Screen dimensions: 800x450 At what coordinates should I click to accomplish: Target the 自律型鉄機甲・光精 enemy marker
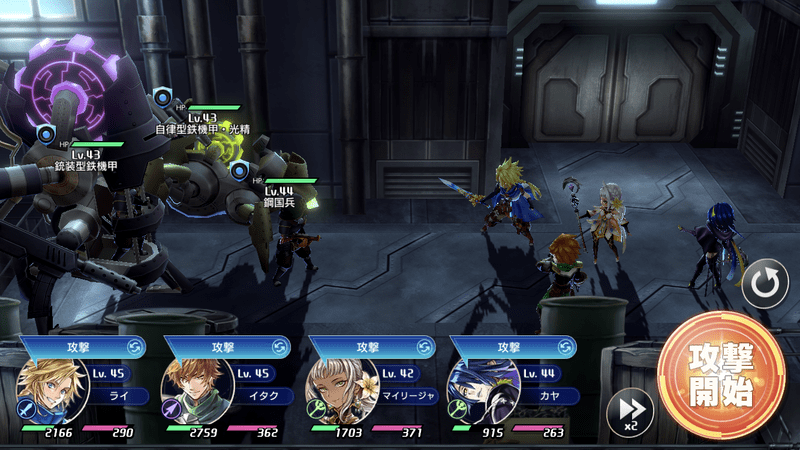163,97
